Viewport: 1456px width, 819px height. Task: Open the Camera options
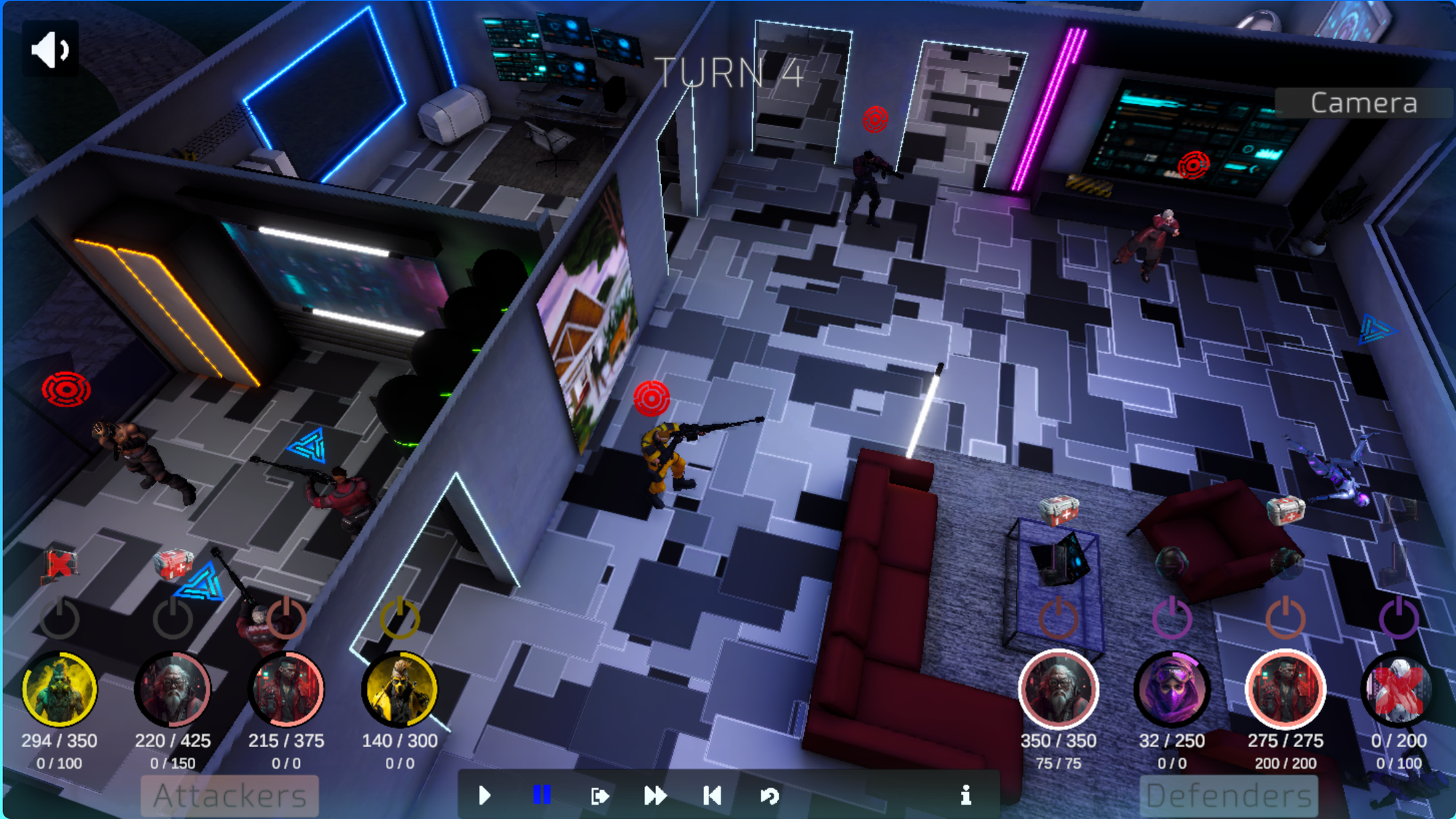pyautogui.click(x=1364, y=103)
